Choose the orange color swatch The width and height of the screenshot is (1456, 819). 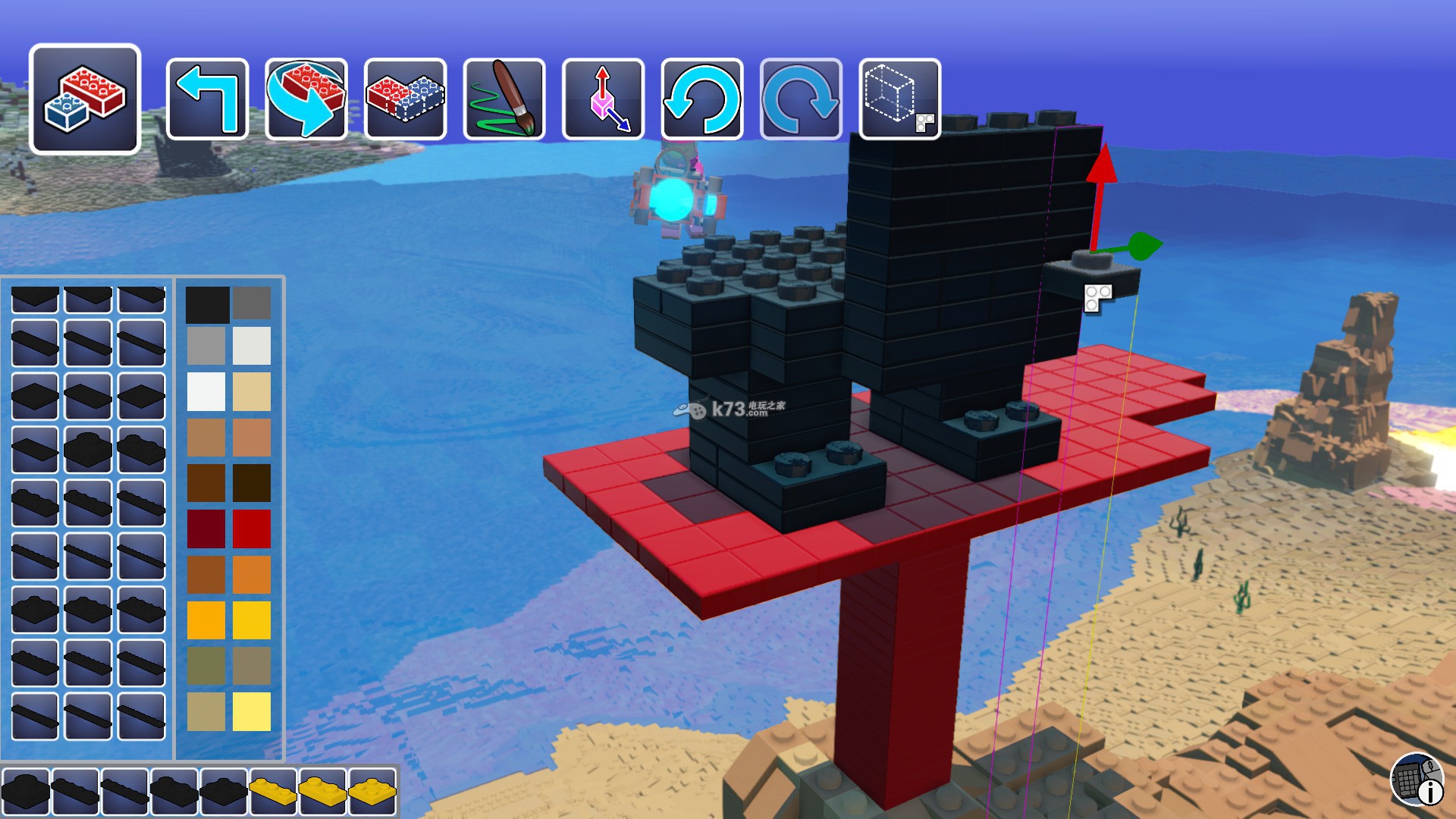coord(252,575)
